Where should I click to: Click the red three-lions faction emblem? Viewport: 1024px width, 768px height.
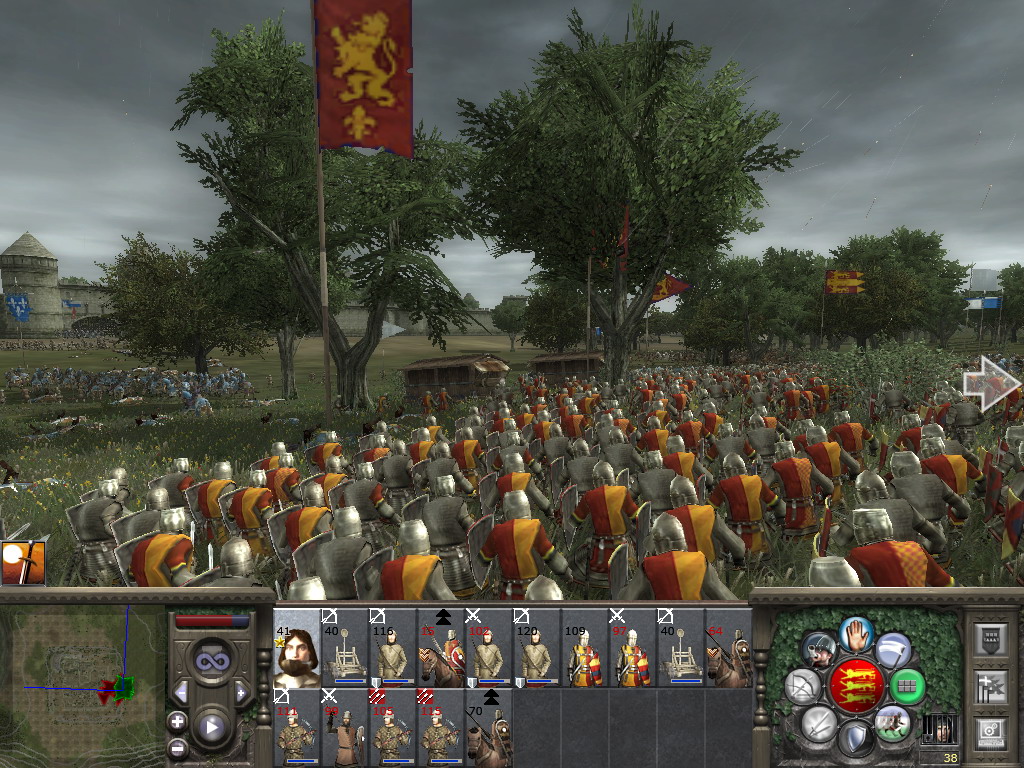click(x=855, y=686)
